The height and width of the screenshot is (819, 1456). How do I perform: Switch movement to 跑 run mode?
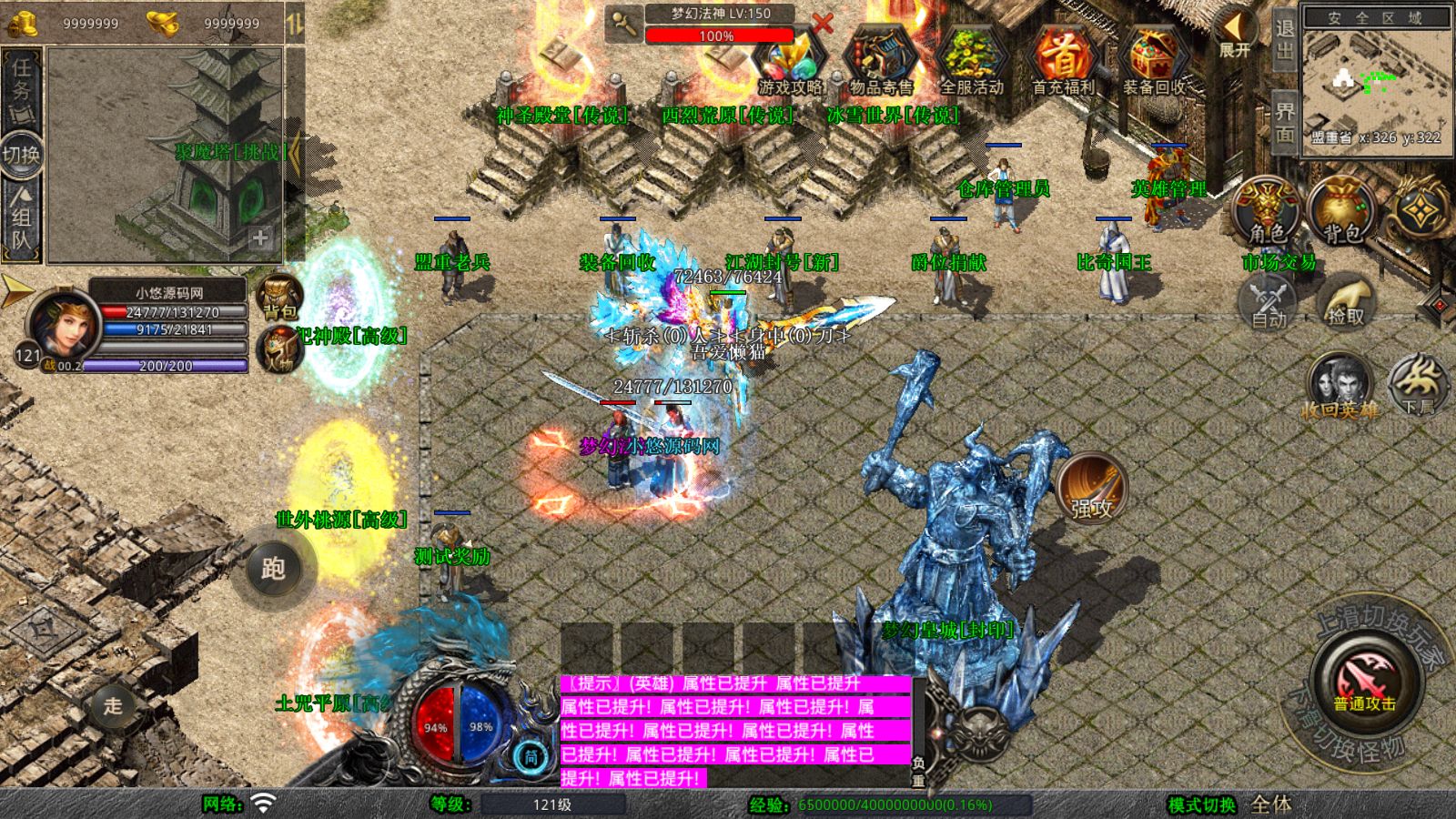point(273,569)
